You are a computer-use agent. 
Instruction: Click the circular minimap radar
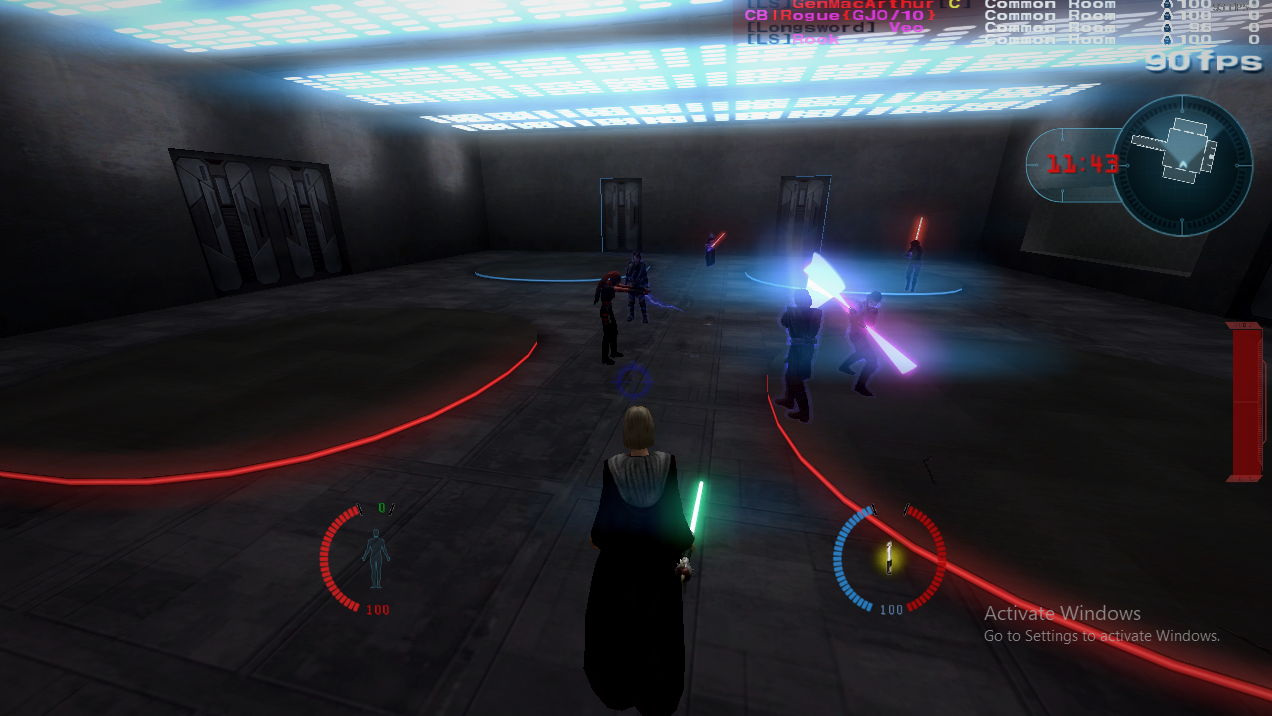[1182, 165]
